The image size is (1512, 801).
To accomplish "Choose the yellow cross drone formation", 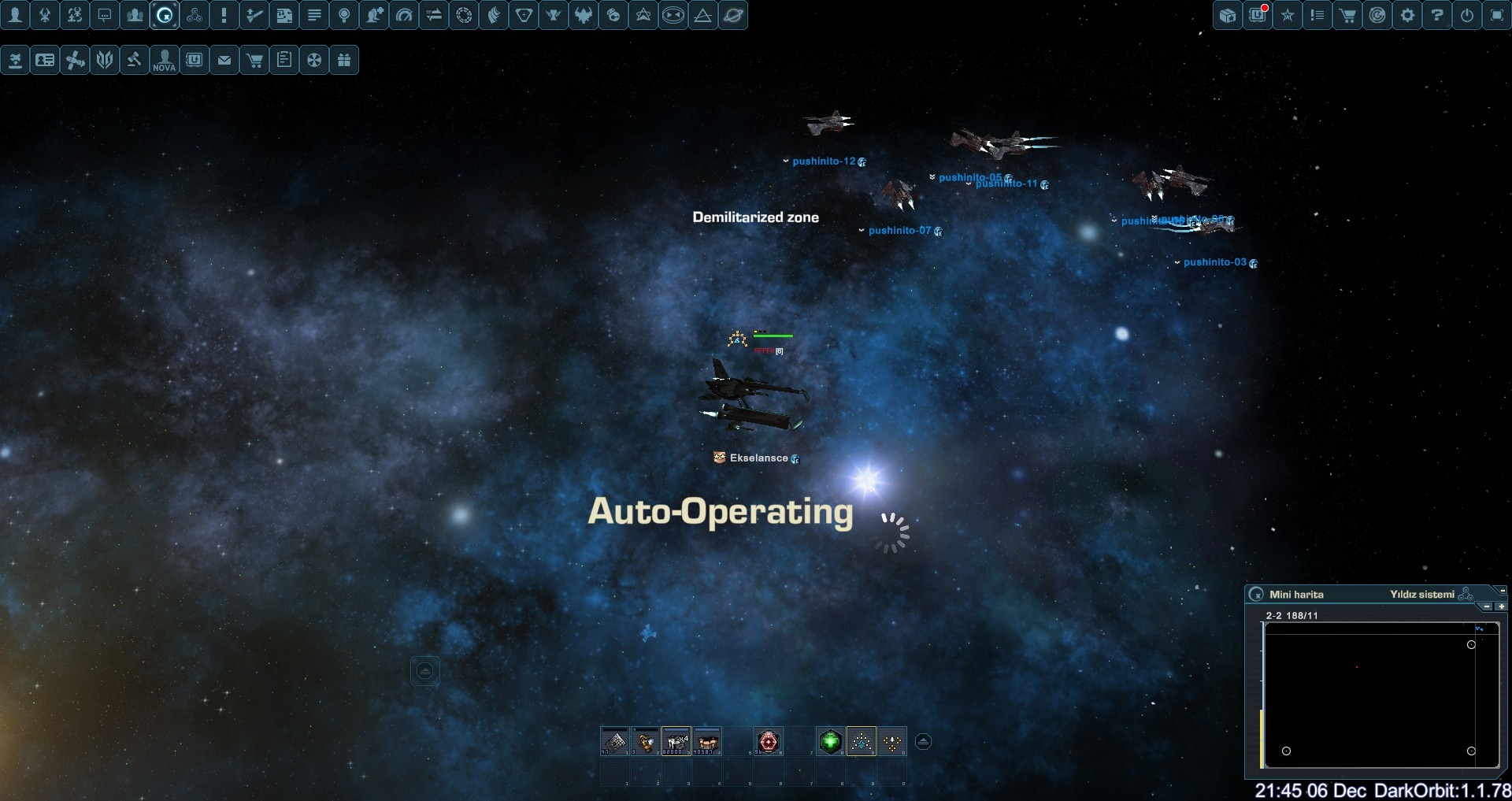I will (892, 741).
